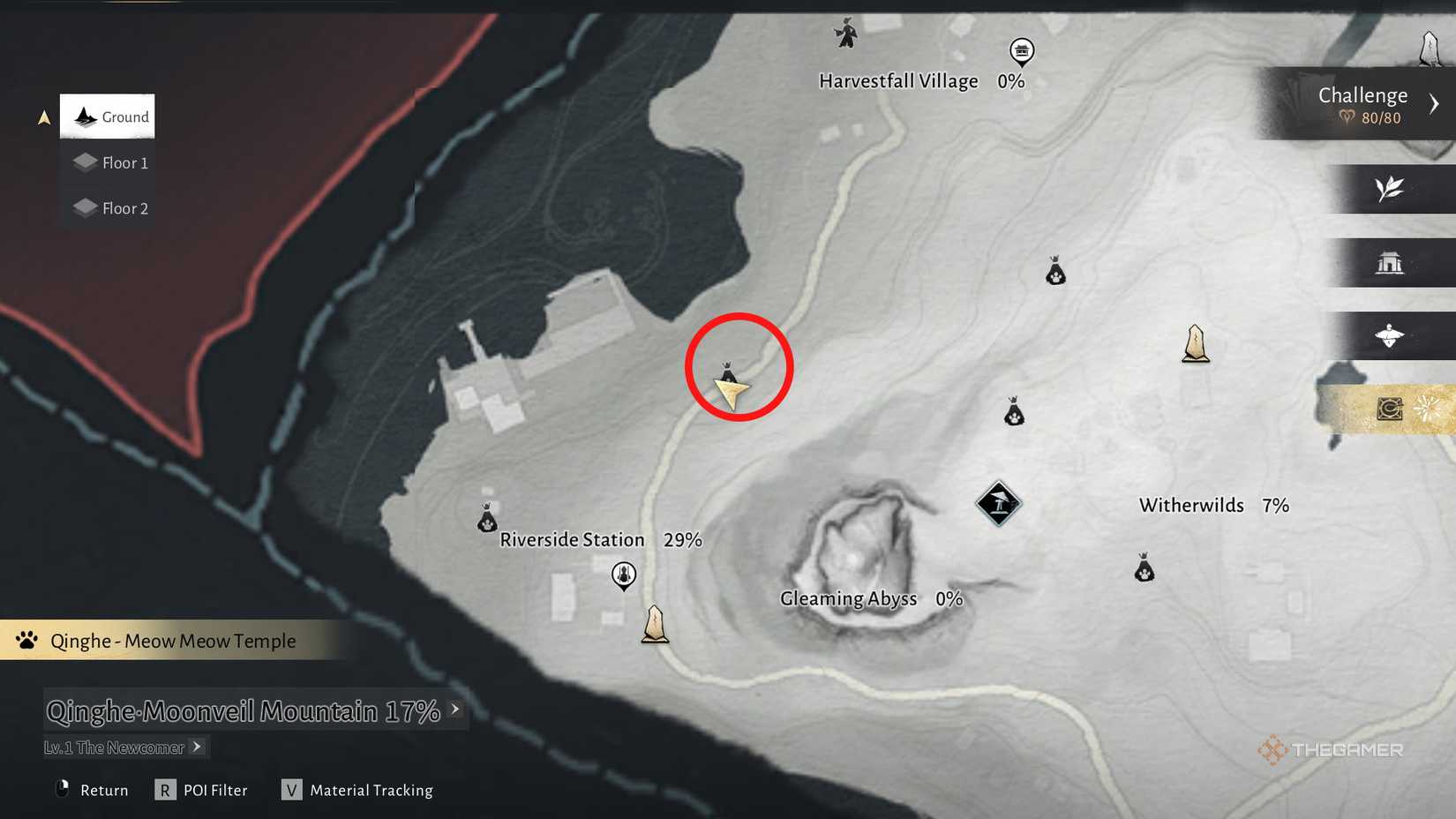Switch to Floor 2 map layer

(x=109, y=208)
